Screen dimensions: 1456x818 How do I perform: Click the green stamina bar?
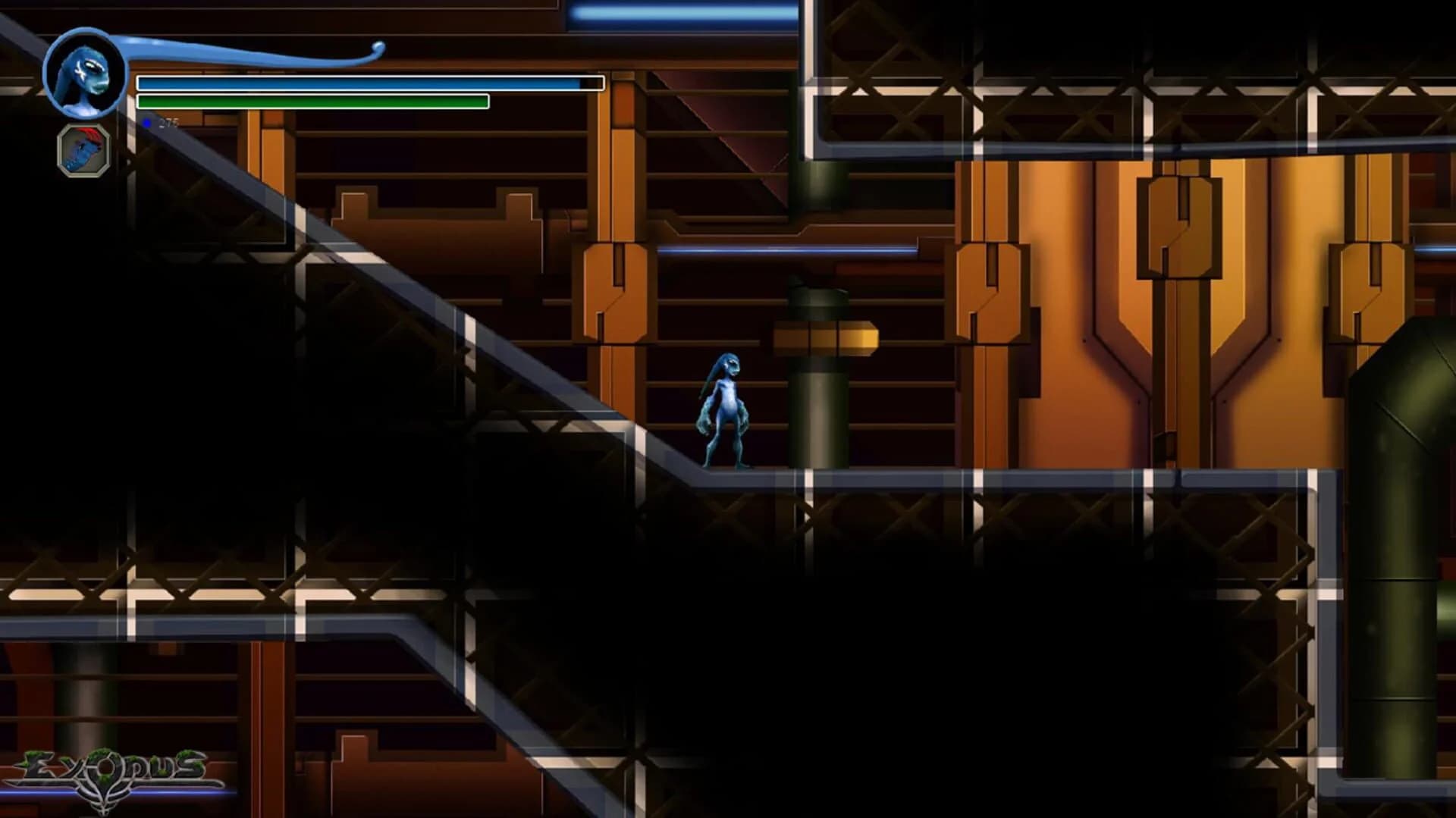click(x=311, y=101)
